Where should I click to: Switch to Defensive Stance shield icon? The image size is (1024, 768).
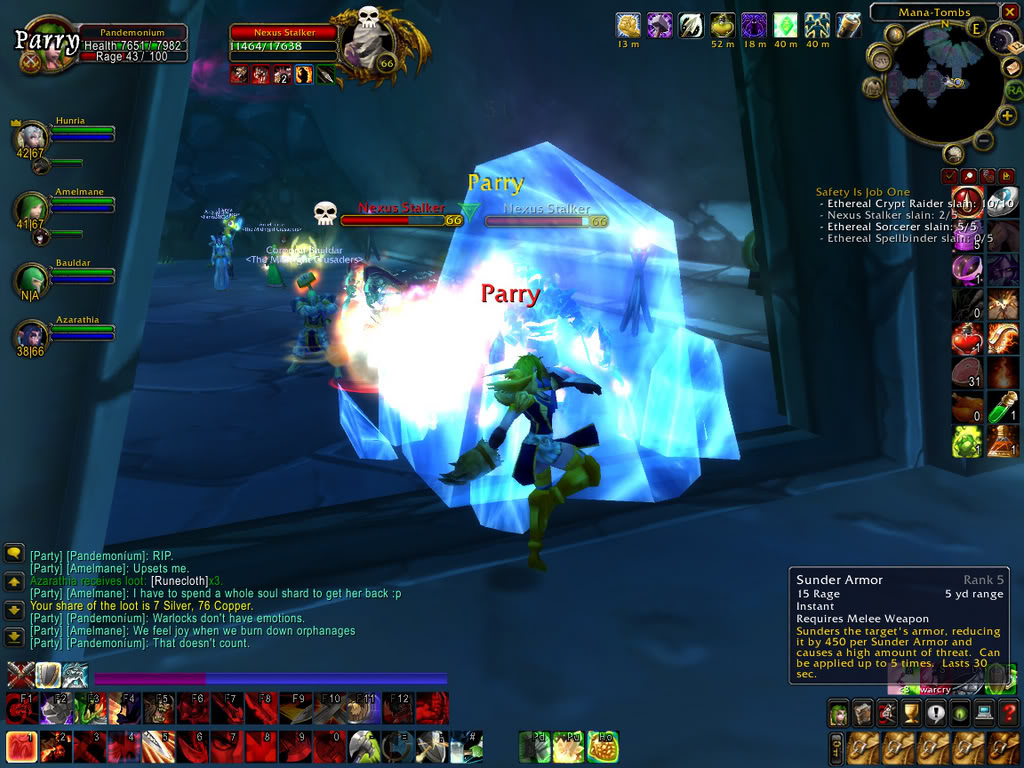click(x=47, y=674)
